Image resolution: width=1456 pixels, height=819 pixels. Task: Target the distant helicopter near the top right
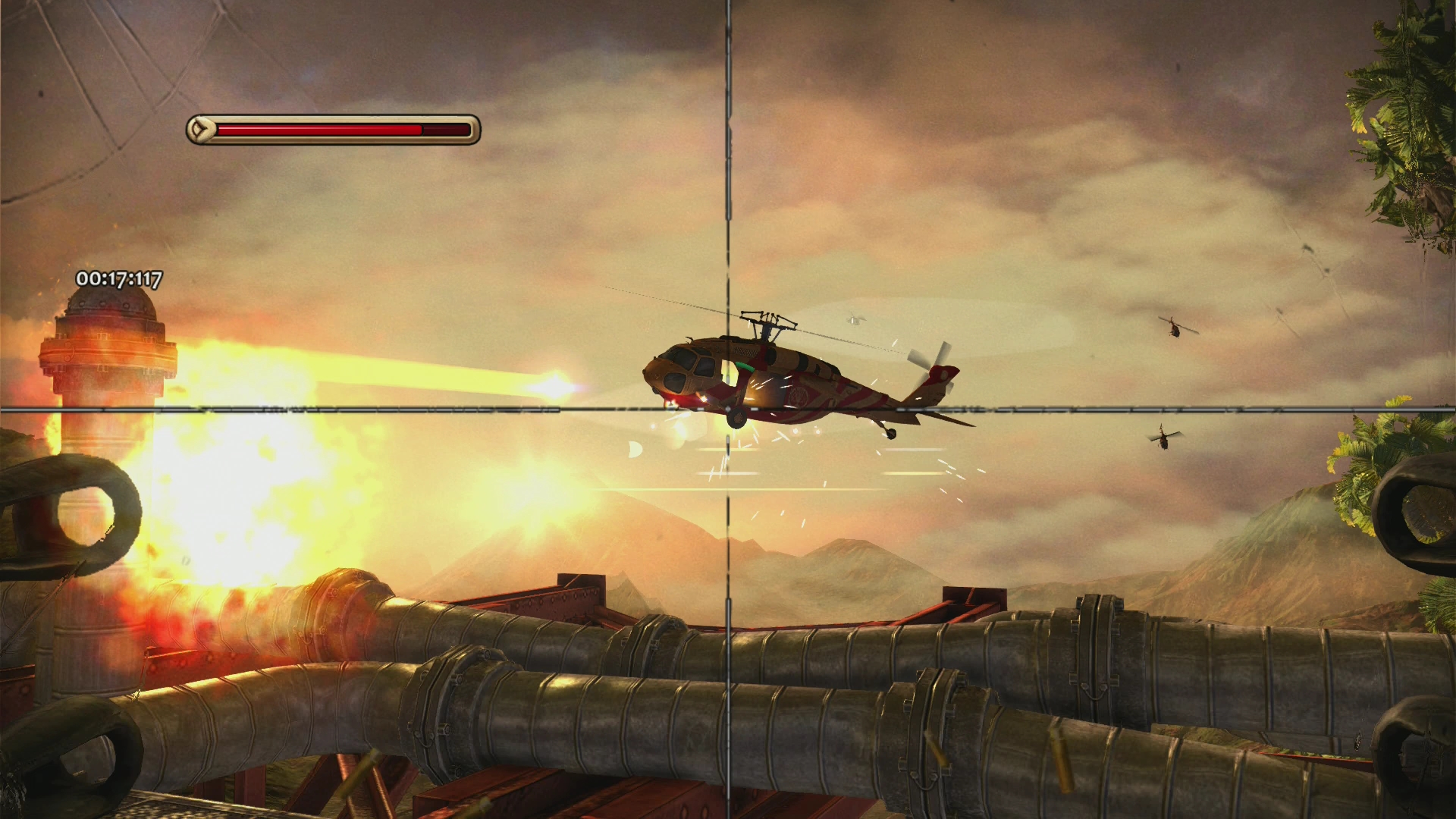click(x=1175, y=330)
